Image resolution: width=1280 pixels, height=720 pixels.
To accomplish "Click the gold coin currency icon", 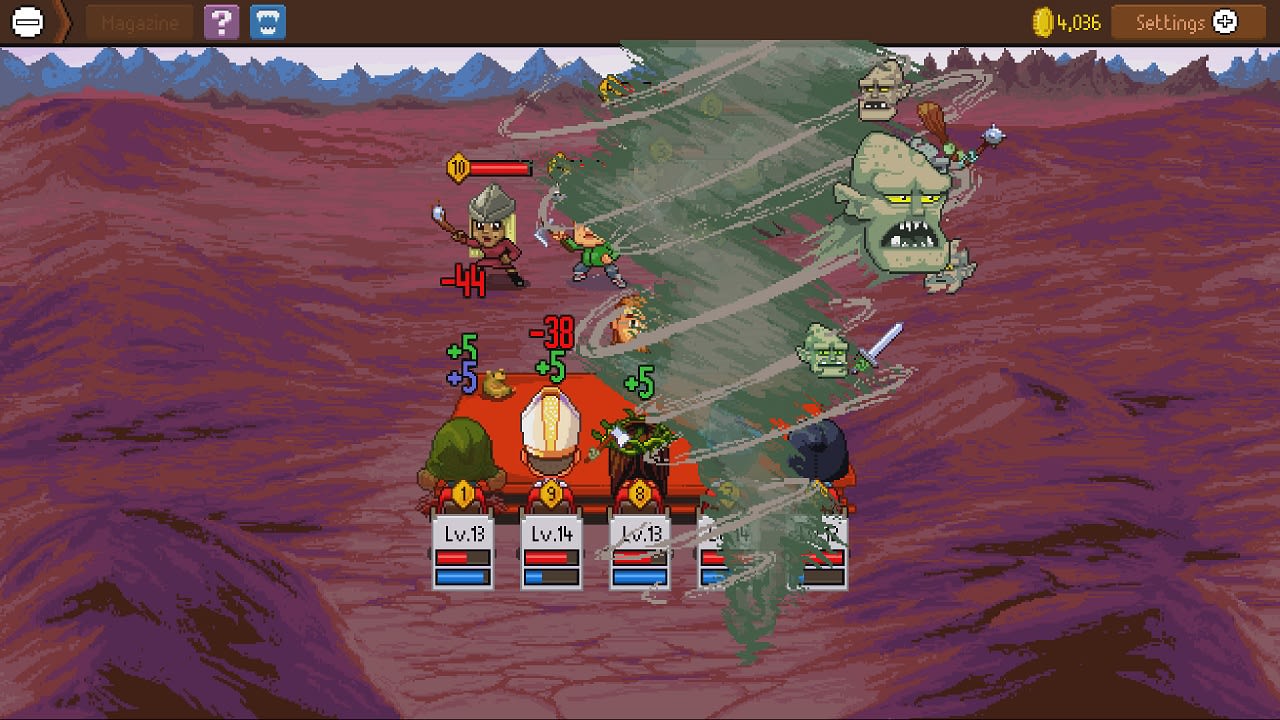I will (x=1044, y=21).
